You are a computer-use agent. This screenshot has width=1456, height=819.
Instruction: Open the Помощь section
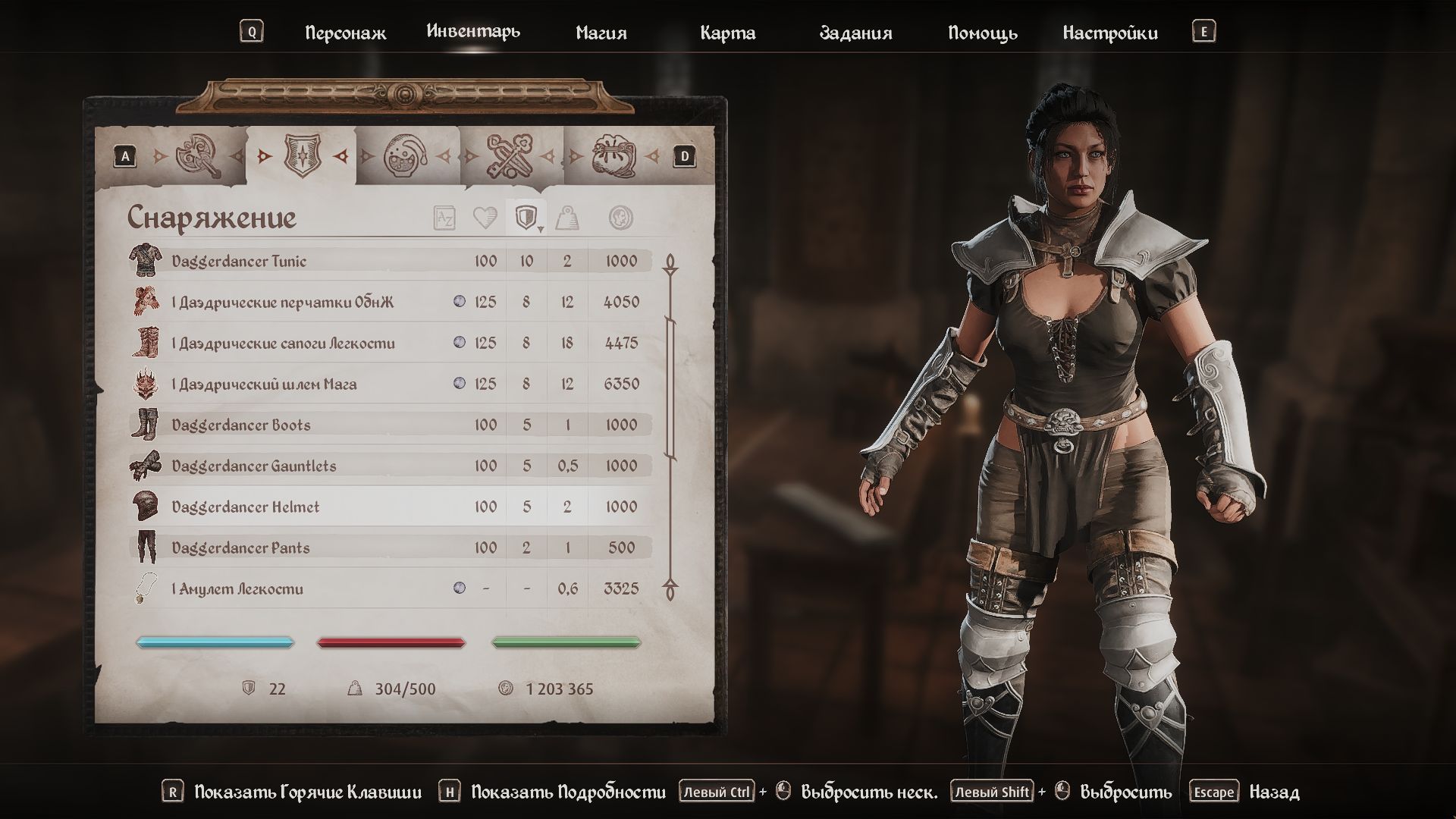[x=982, y=33]
